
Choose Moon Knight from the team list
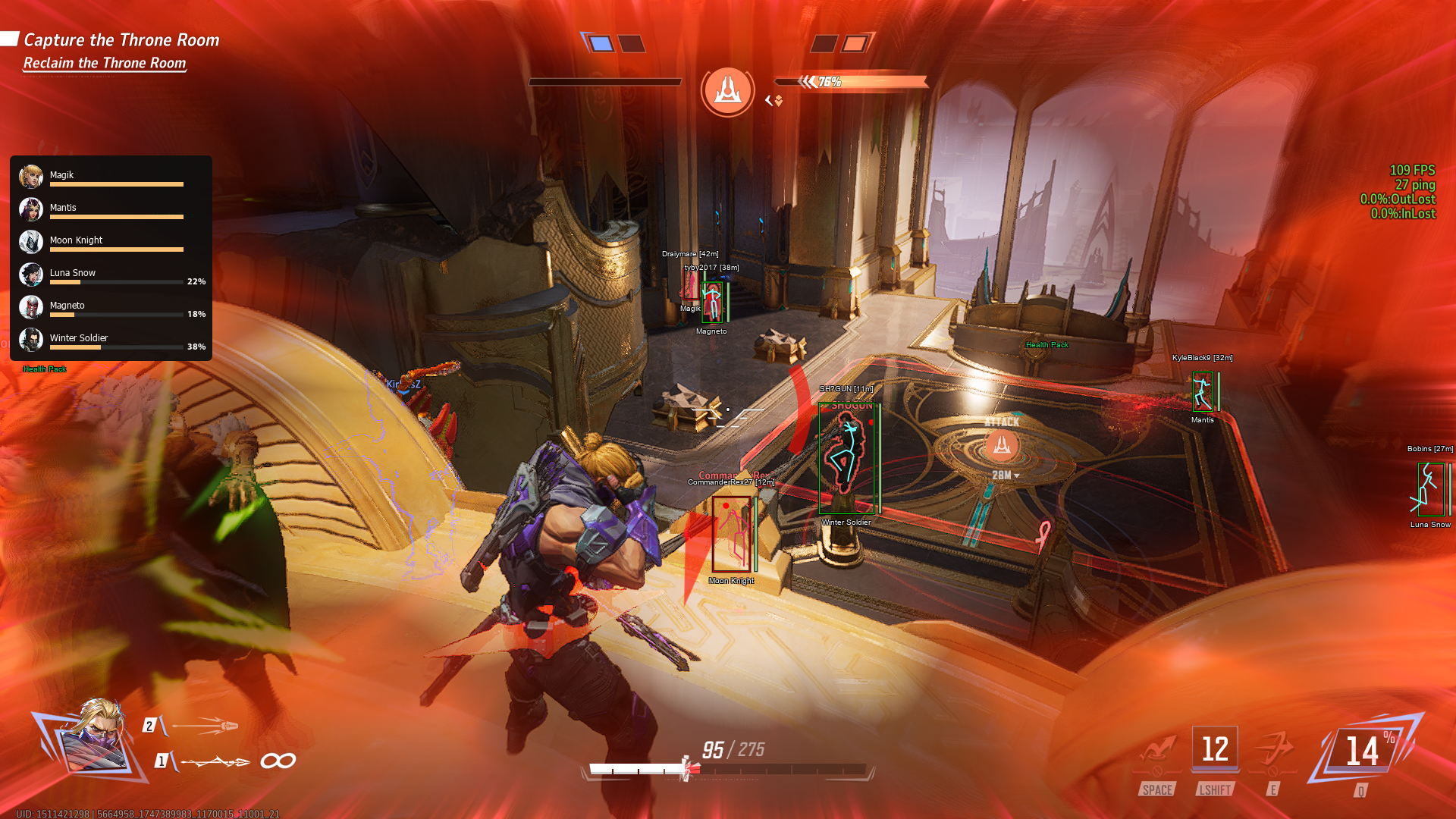[x=111, y=242]
